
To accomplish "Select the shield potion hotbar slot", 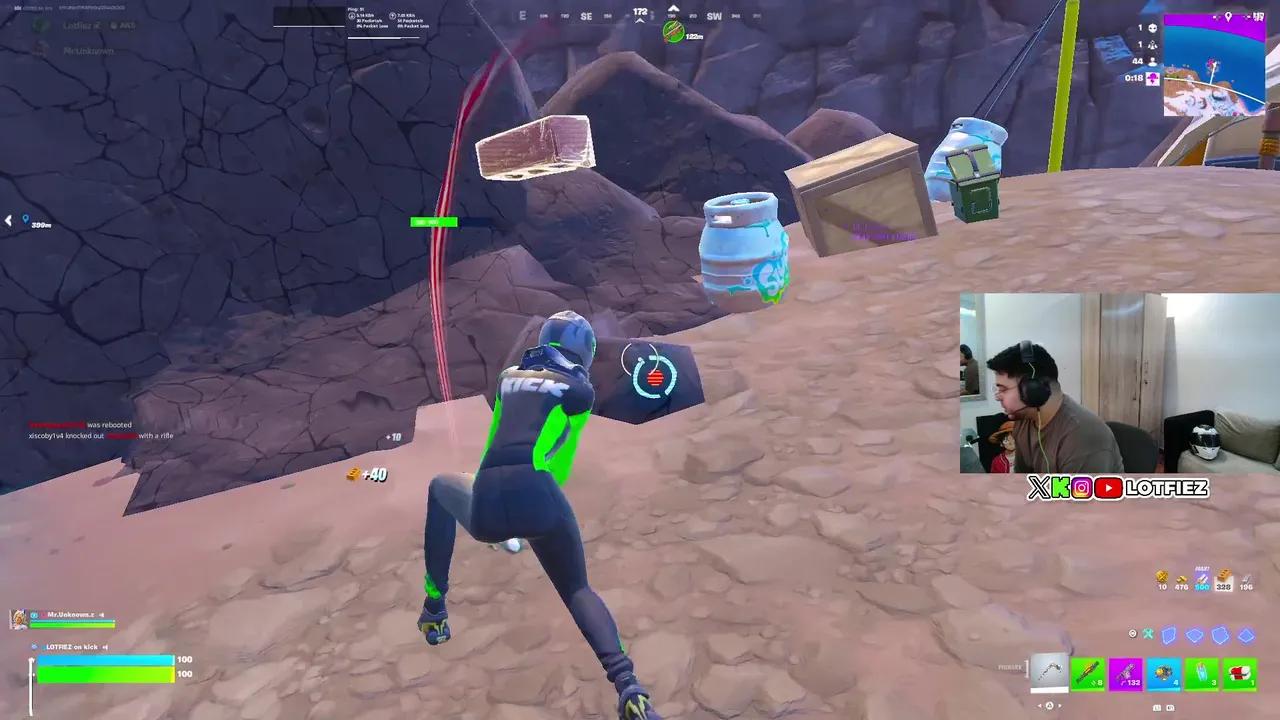I will [x=1202, y=674].
